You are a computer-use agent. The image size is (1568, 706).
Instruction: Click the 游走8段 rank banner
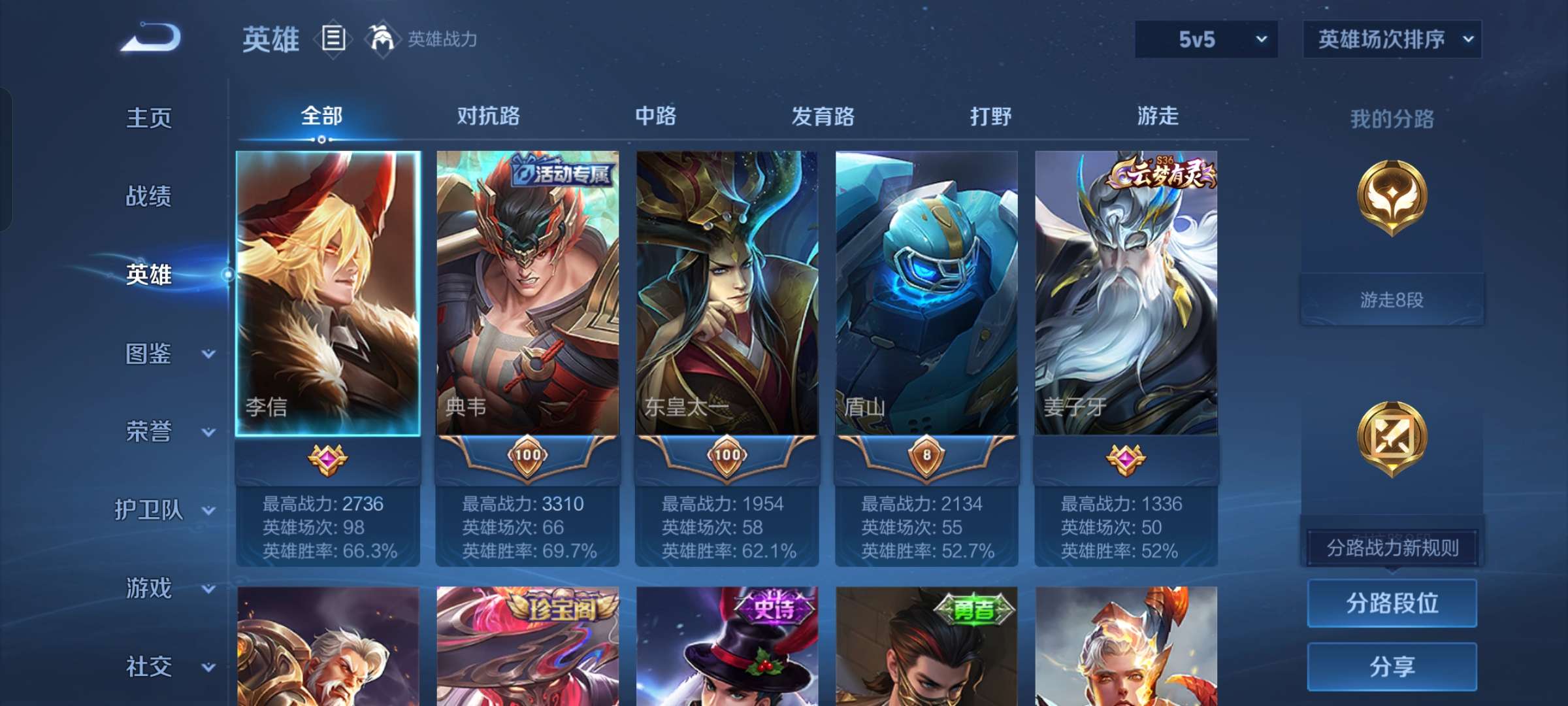(x=1392, y=299)
